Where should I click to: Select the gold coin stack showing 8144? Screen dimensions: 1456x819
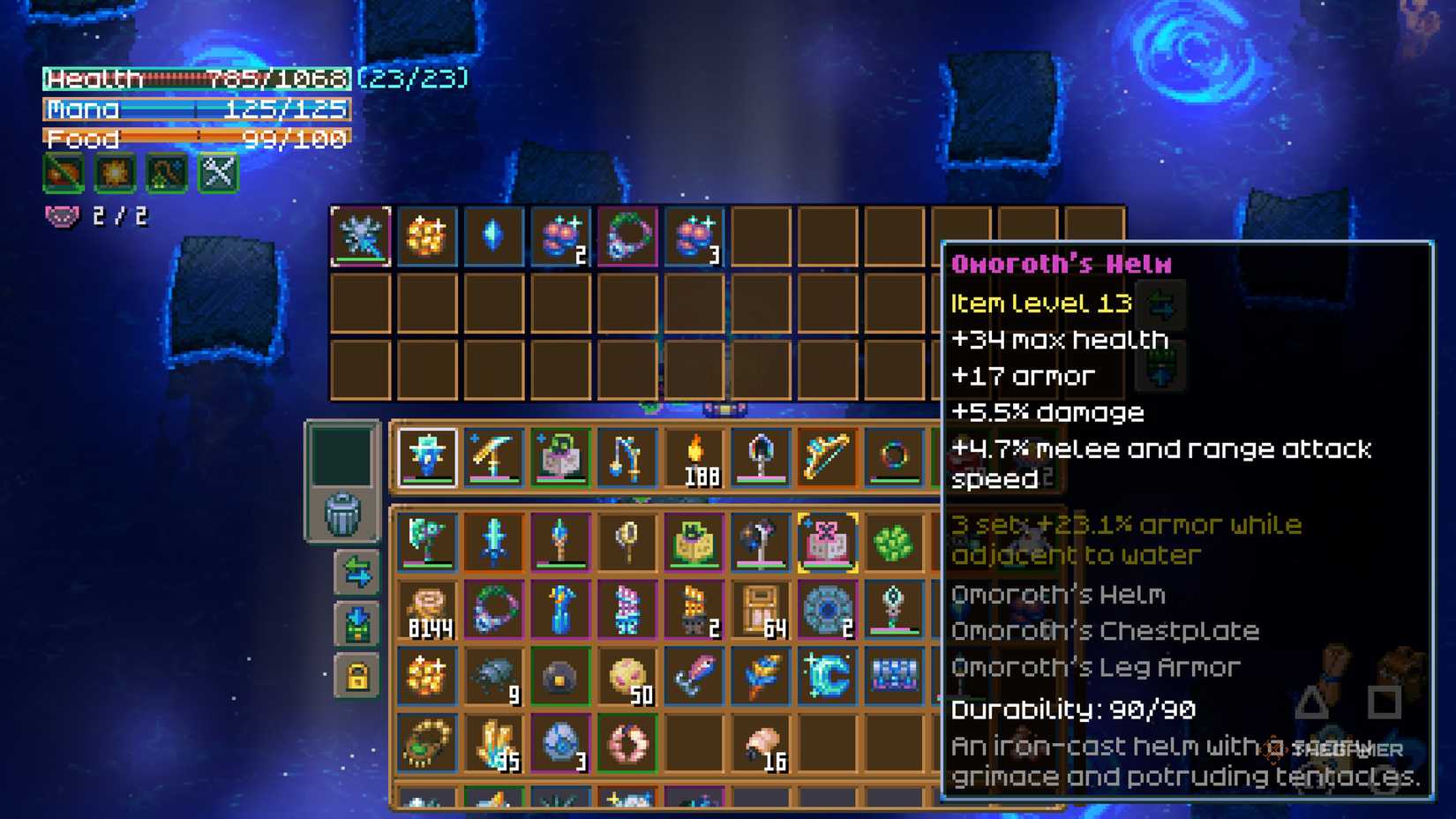(x=426, y=607)
